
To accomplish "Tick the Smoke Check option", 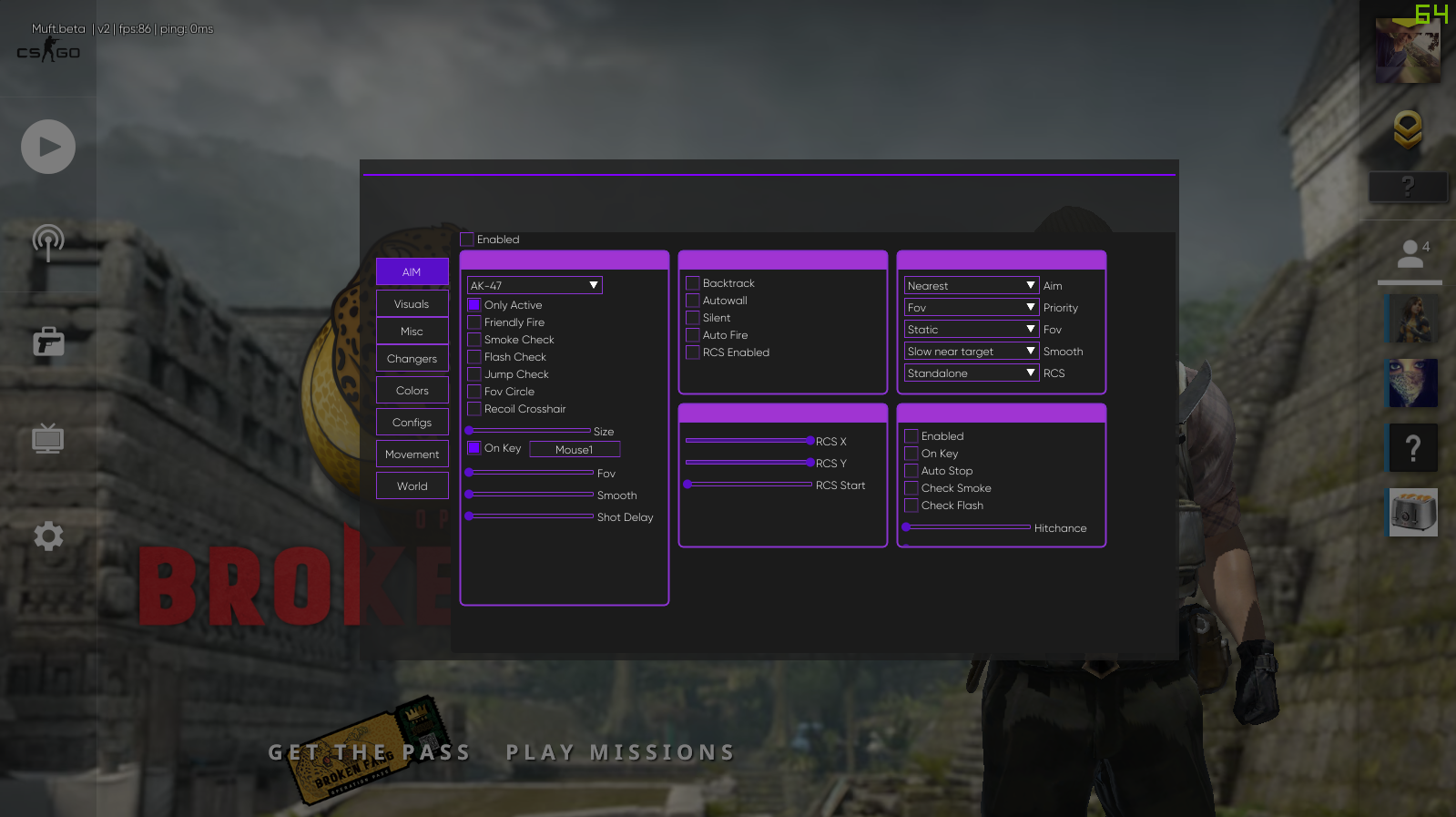I will (x=474, y=340).
